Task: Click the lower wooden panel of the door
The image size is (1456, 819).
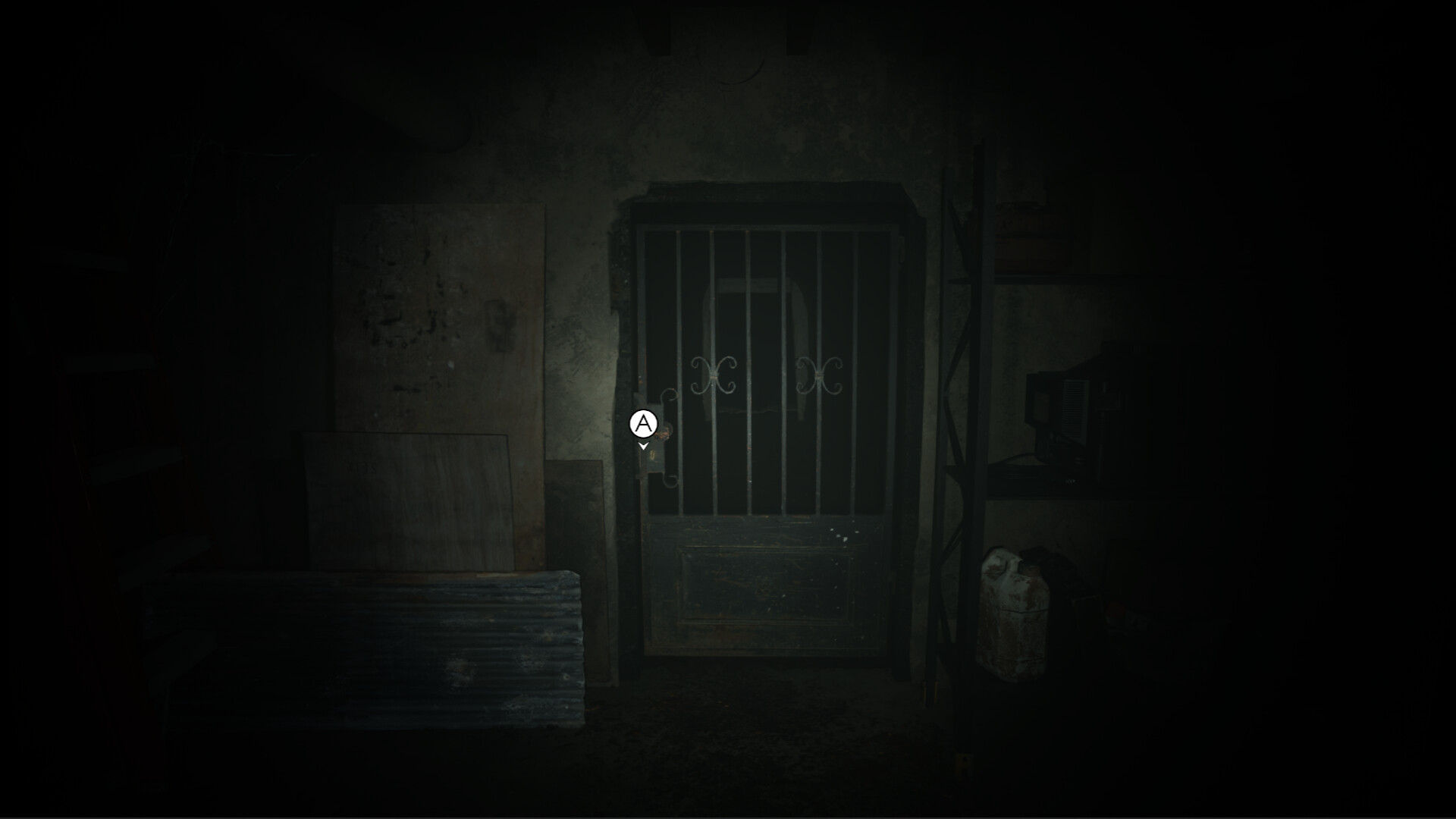Action: pyautogui.click(x=766, y=584)
